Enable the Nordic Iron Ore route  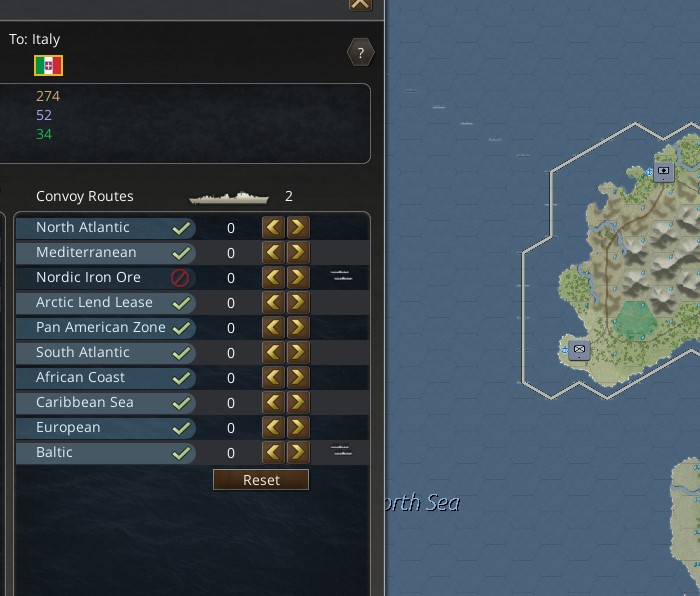point(181,278)
